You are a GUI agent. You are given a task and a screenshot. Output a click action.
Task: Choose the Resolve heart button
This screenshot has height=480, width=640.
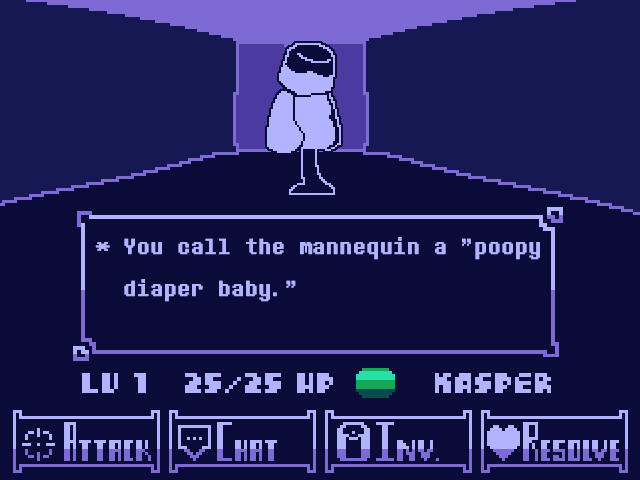[554, 441]
